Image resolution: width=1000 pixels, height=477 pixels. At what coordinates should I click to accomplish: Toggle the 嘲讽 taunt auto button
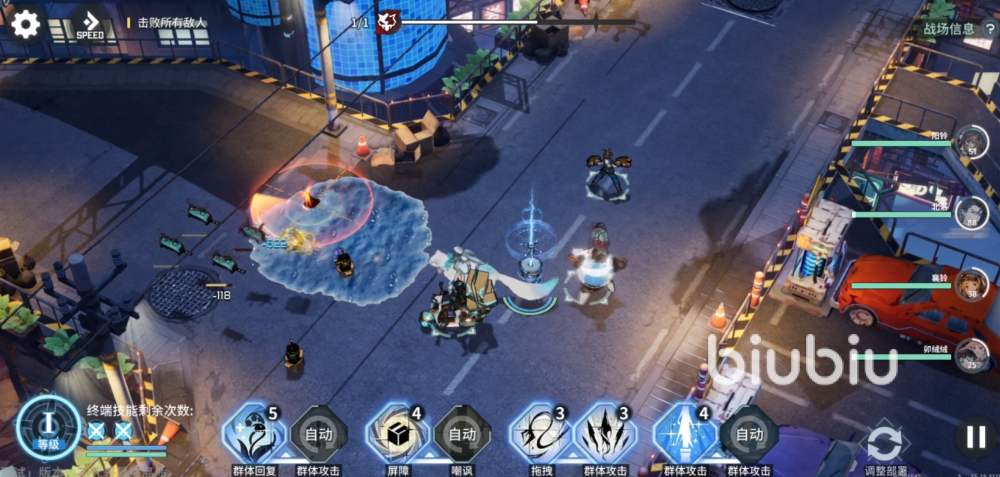462,434
